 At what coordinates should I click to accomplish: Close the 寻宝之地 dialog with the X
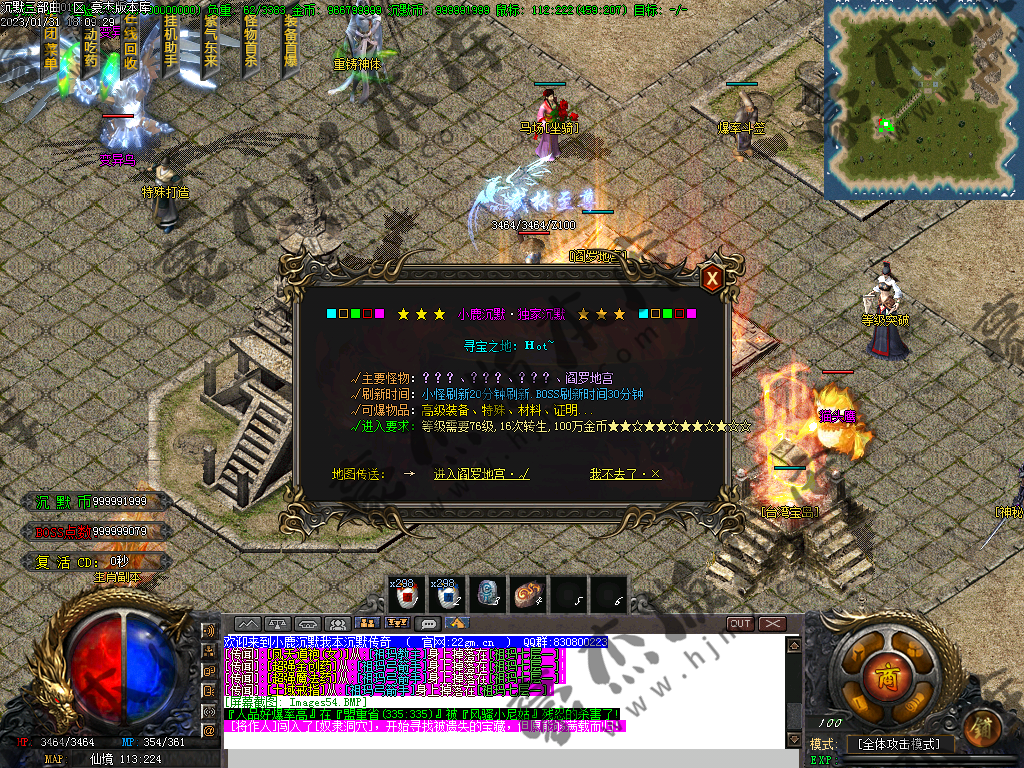pyautogui.click(x=712, y=279)
